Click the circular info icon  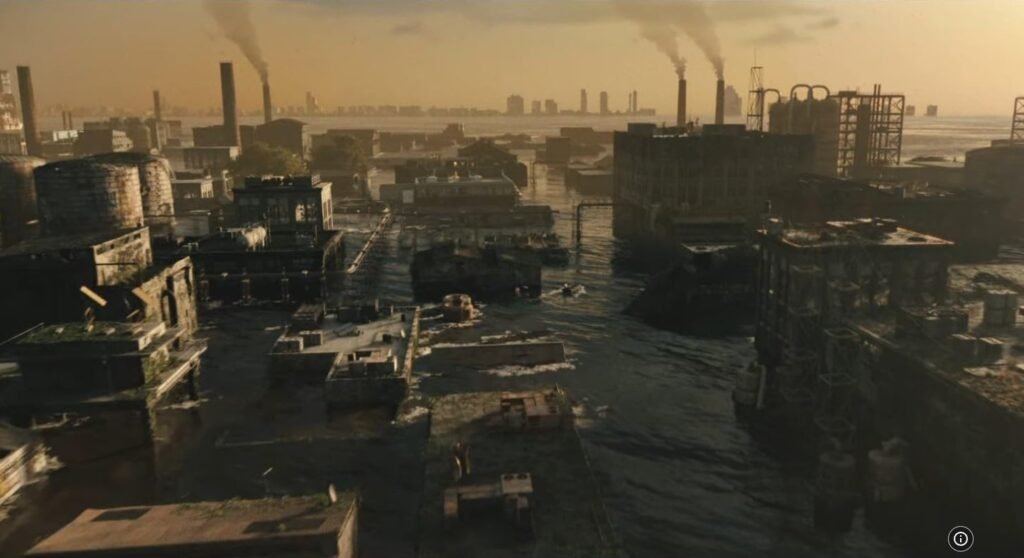pos(960,539)
